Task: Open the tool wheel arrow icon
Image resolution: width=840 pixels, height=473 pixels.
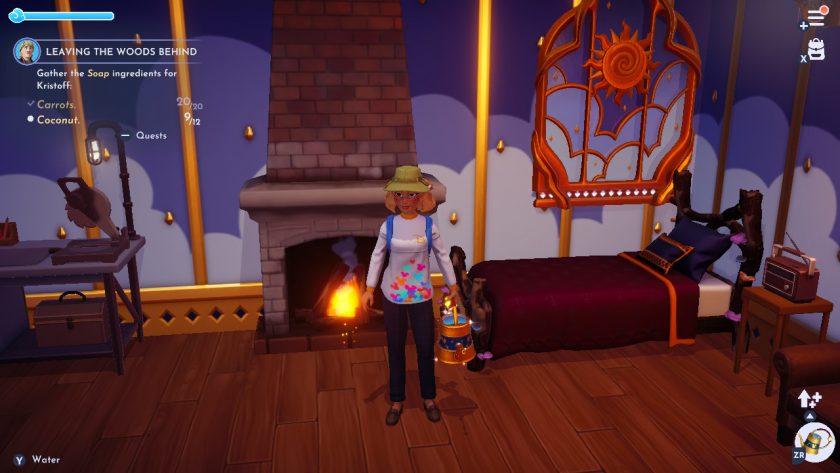Action: 809,399
